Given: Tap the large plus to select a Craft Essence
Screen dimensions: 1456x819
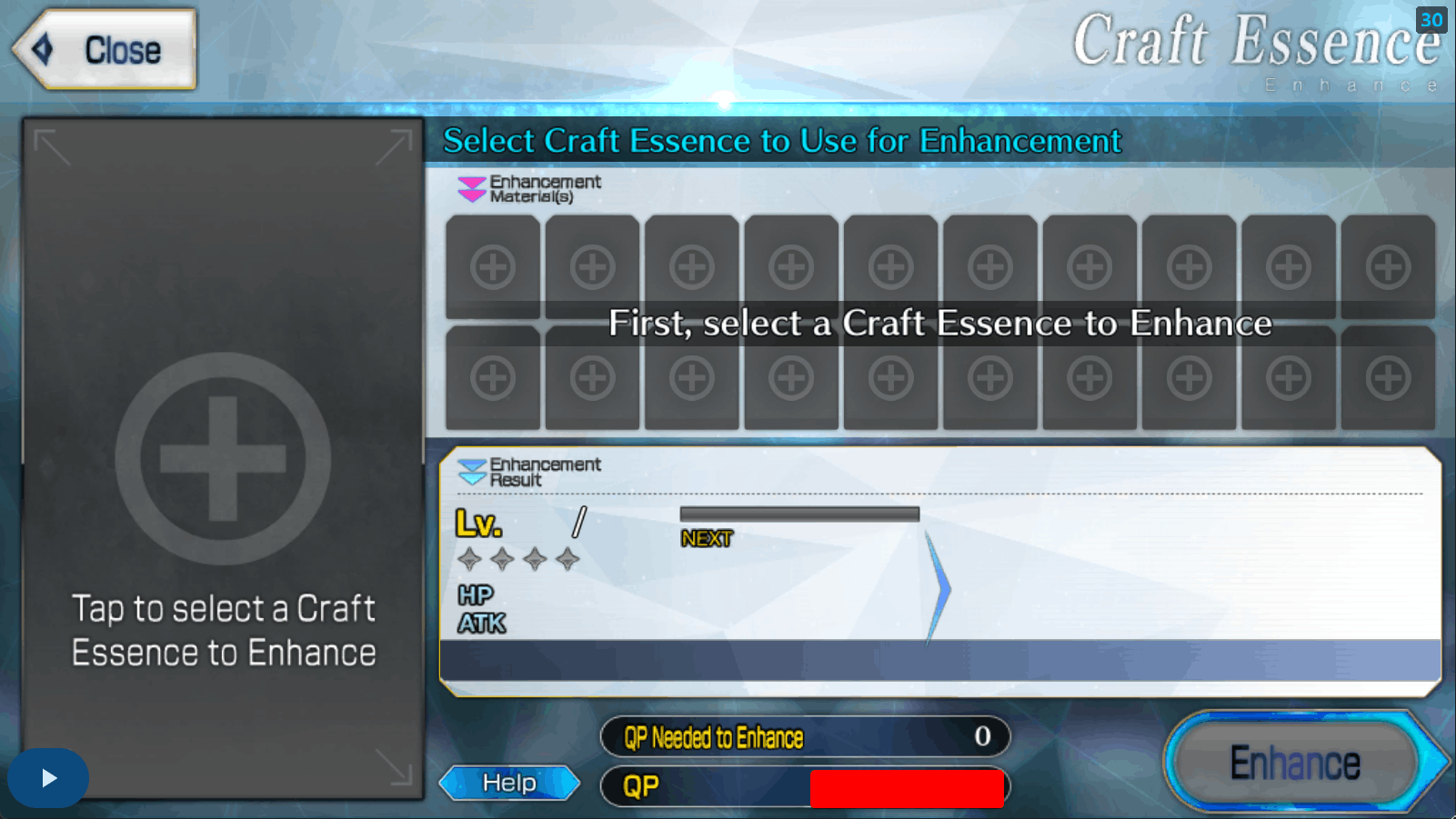Looking at the screenshot, I should click(x=221, y=459).
